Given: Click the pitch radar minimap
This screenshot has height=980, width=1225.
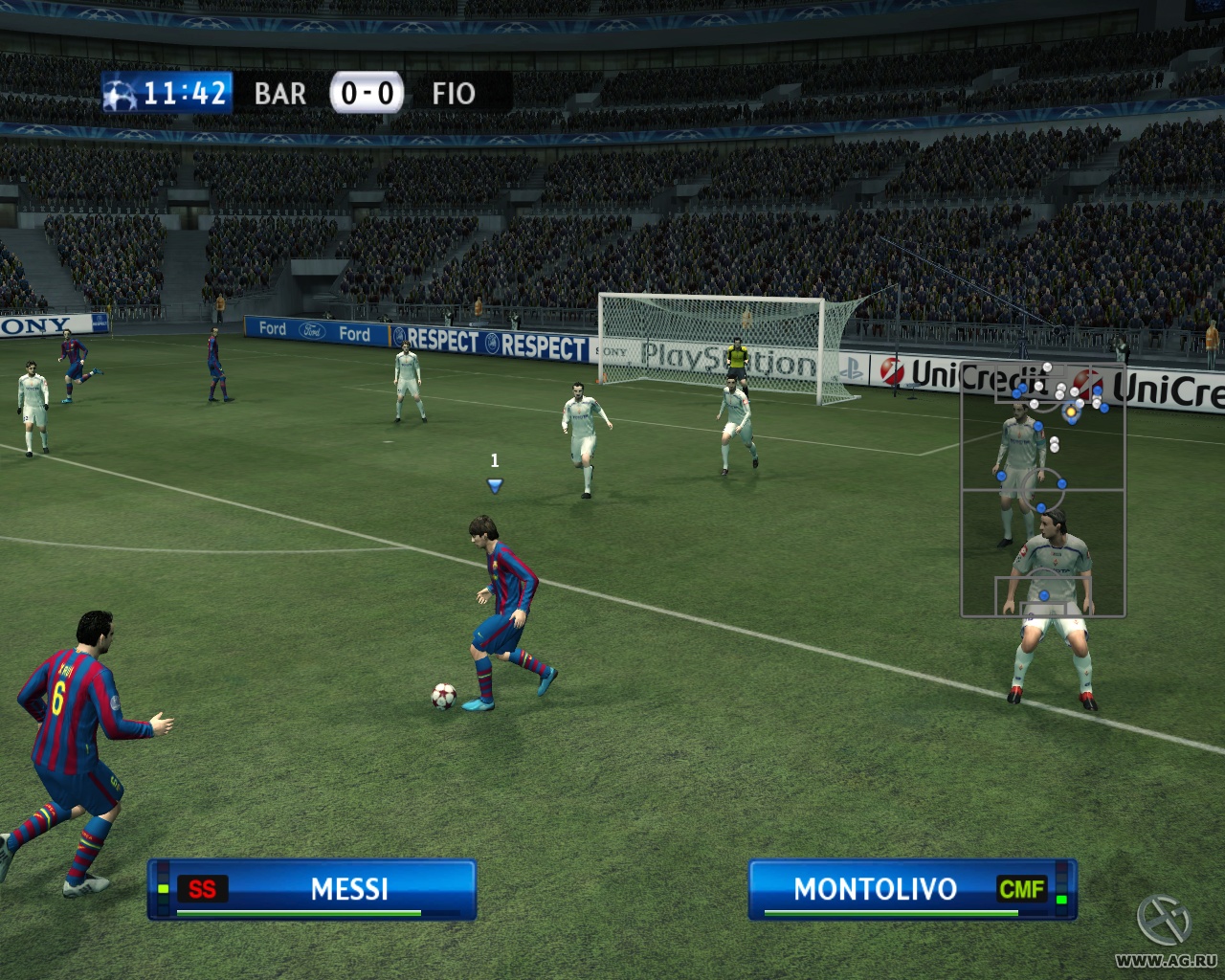Looking at the screenshot, I should click(x=1042, y=490).
